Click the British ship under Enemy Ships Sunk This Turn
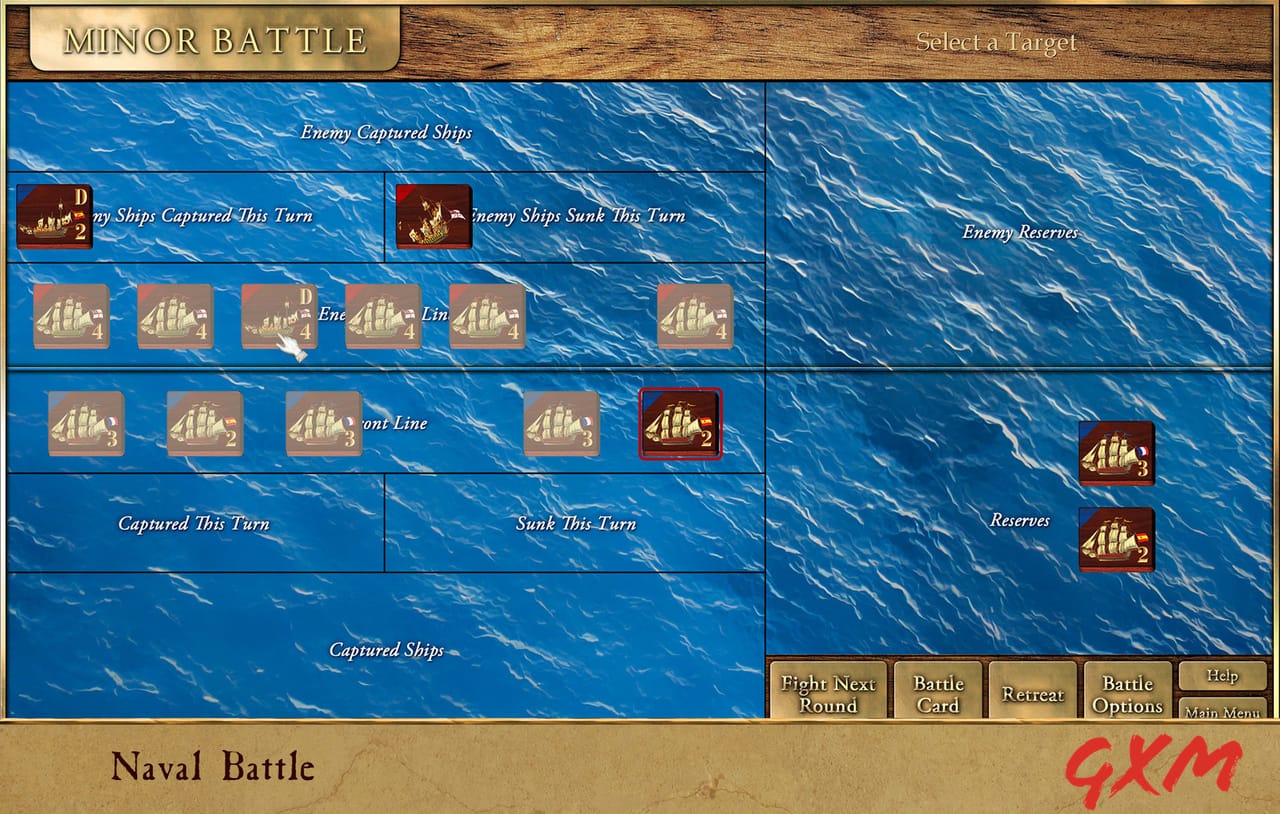The width and height of the screenshot is (1280, 814). coord(433,215)
